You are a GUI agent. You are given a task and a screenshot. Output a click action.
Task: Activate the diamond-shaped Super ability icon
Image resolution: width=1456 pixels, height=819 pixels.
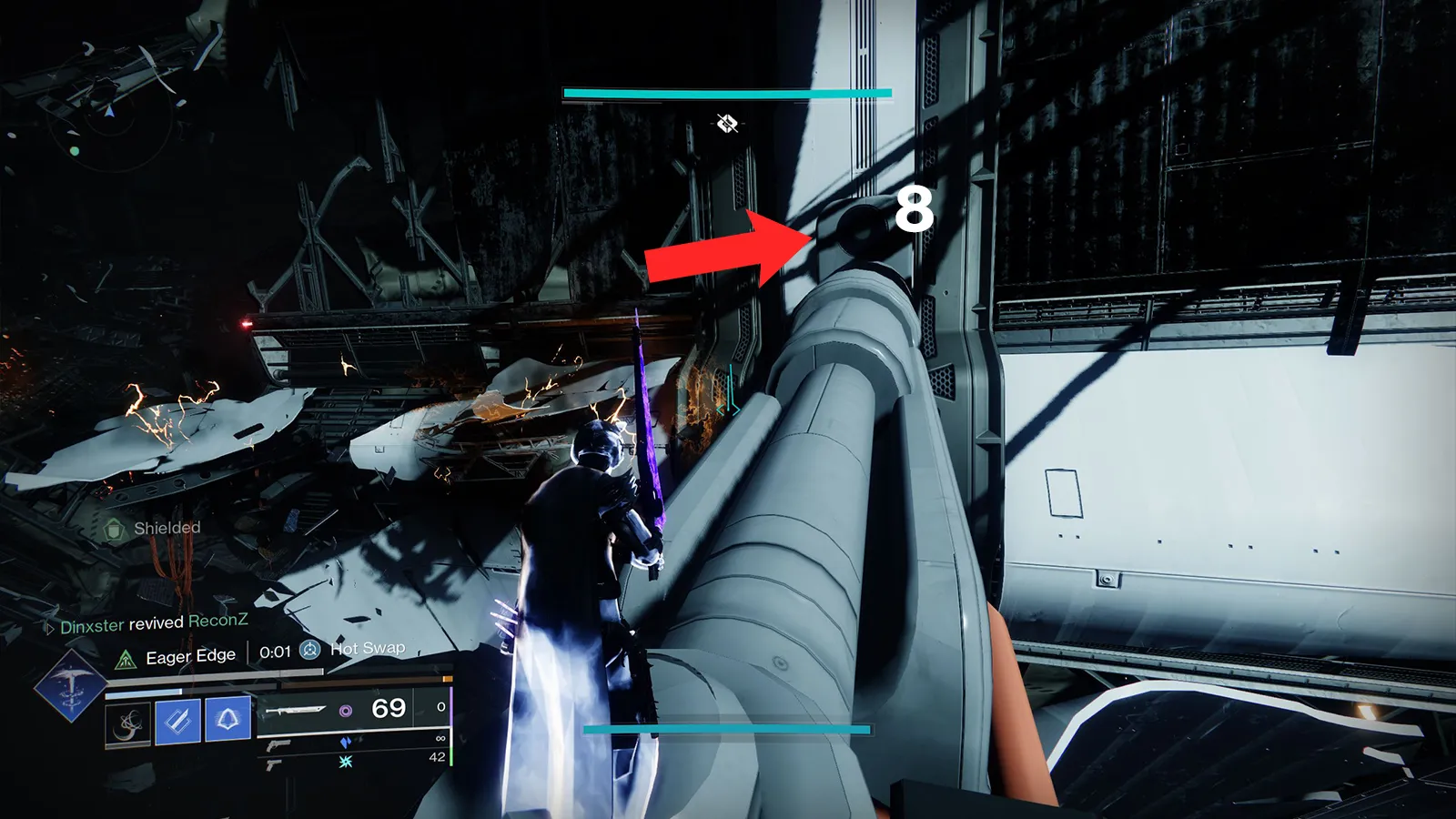[70, 687]
